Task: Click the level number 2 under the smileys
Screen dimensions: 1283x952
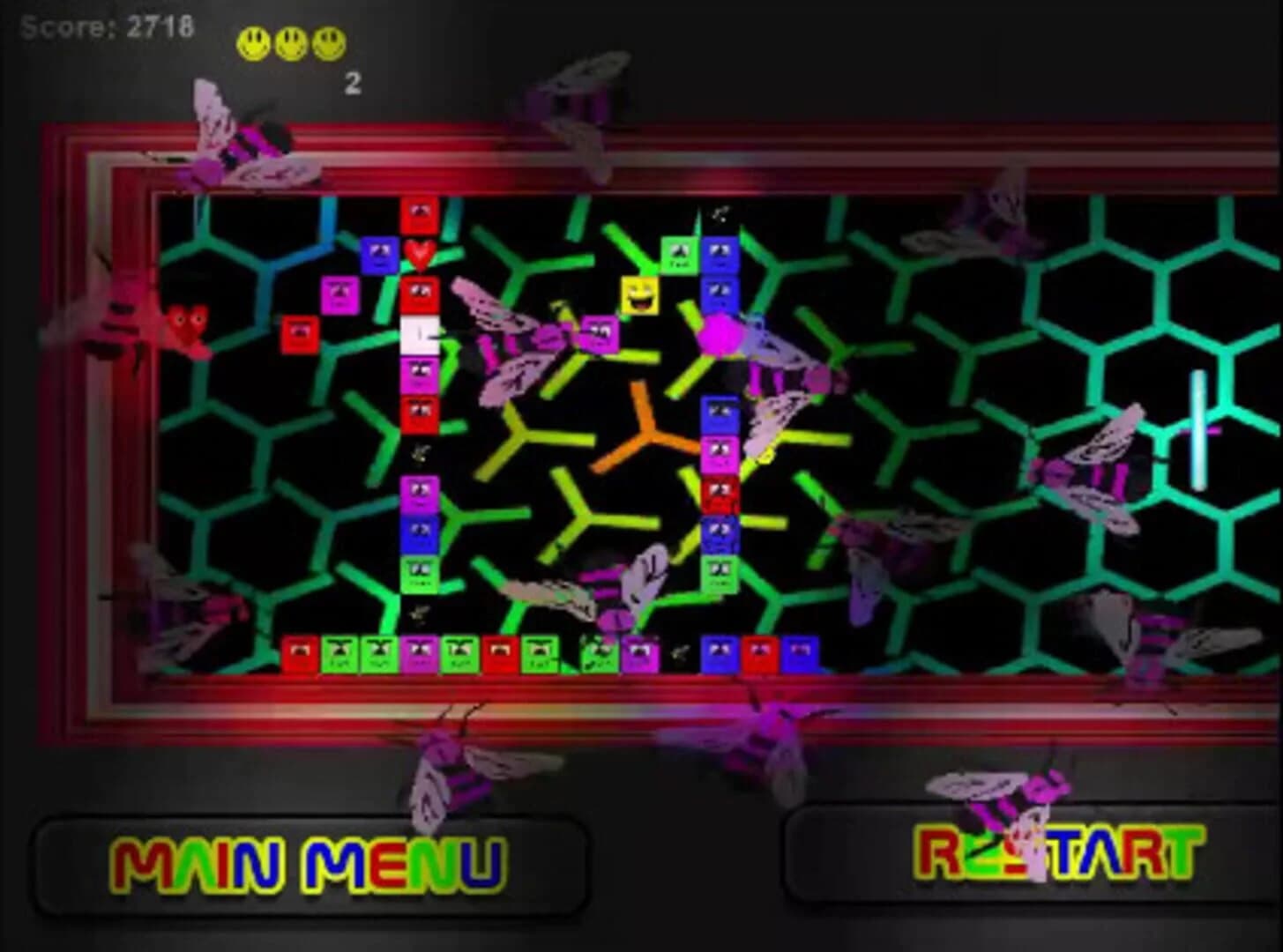Action: point(352,84)
